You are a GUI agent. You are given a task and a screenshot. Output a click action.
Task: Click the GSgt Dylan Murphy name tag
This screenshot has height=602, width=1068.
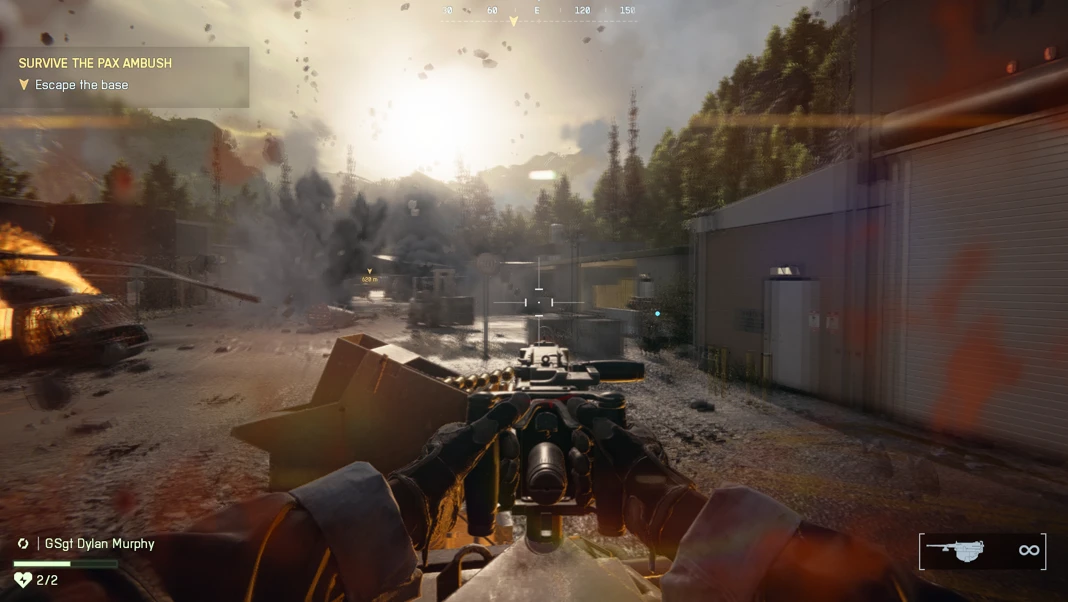(x=99, y=544)
